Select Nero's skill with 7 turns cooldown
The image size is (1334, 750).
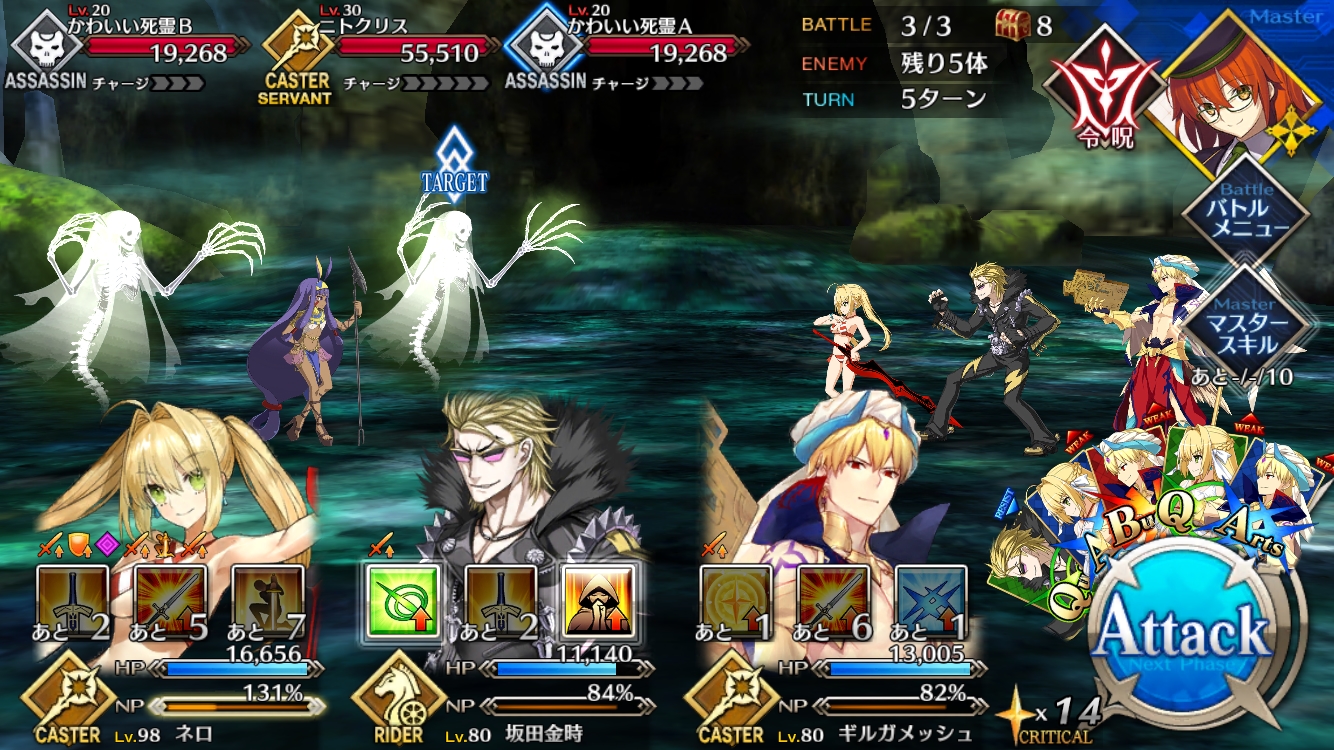268,600
